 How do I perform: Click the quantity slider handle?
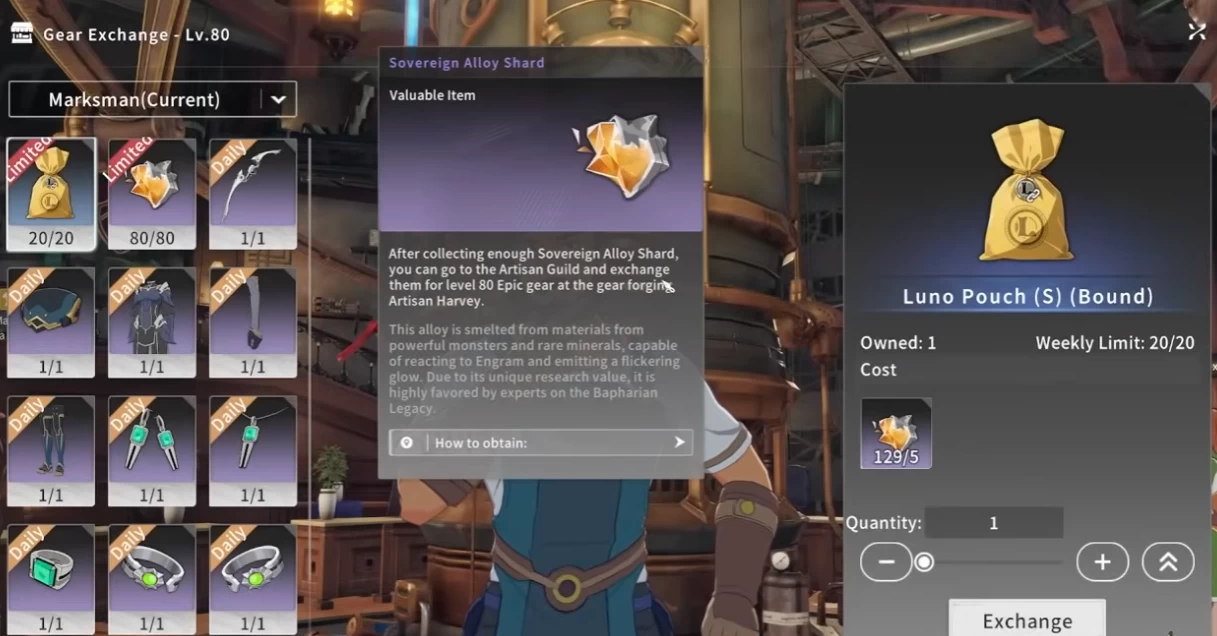925,562
